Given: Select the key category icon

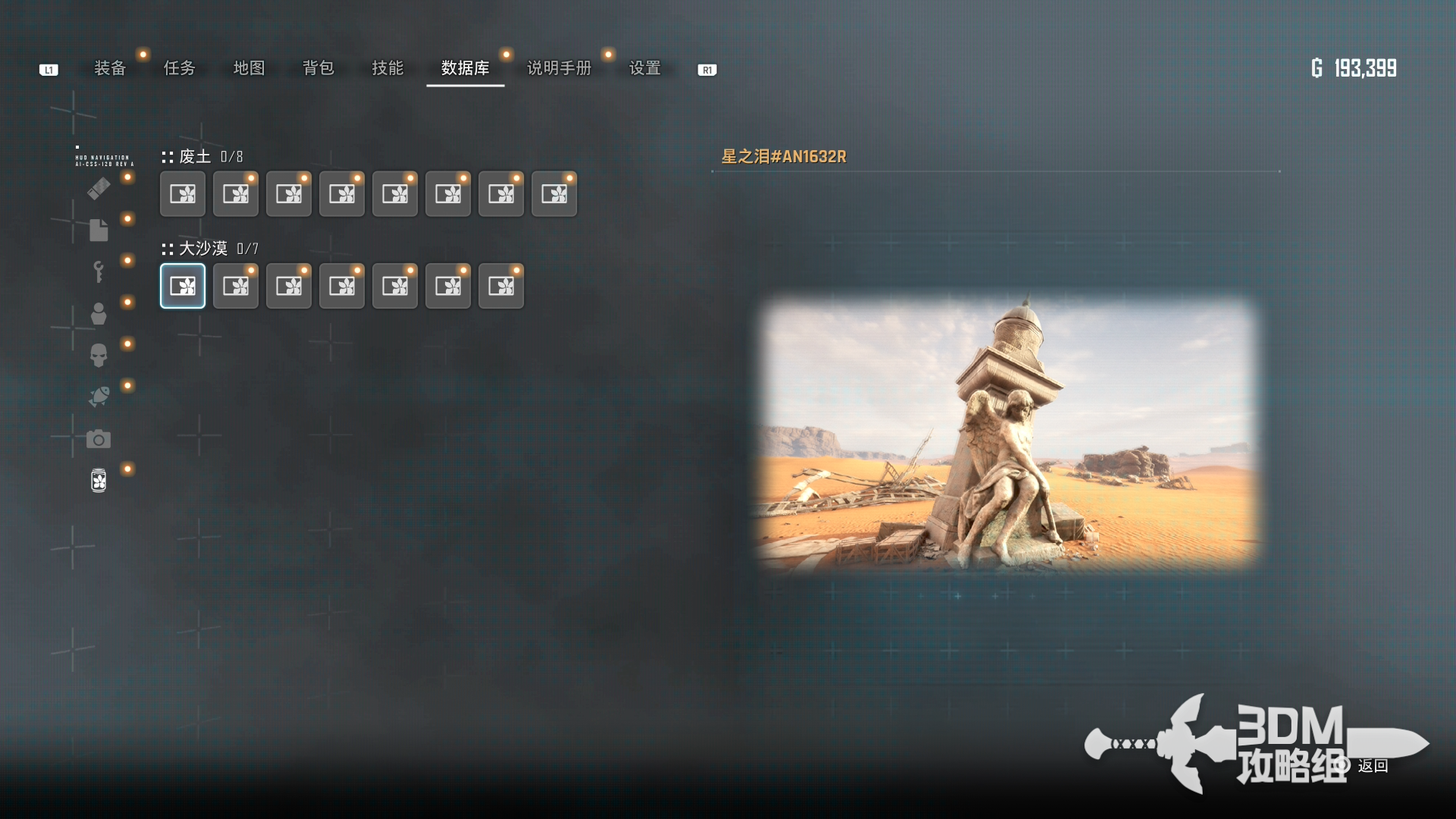Looking at the screenshot, I should [99, 271].
